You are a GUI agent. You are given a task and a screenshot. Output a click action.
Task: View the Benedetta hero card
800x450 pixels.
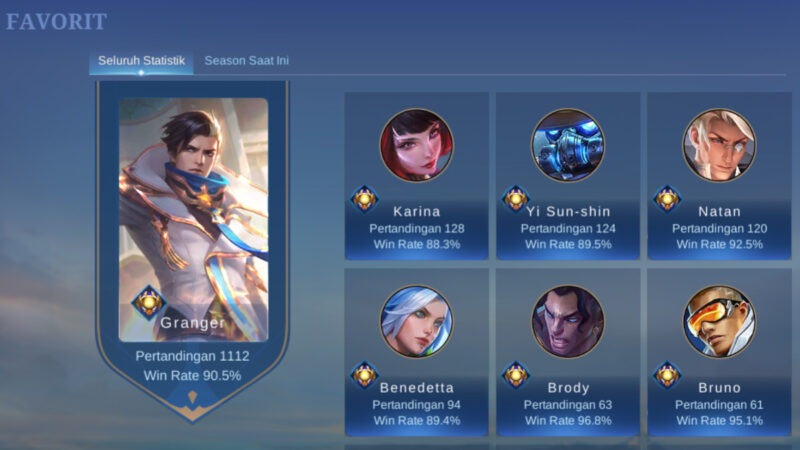[x=417, y=350]
